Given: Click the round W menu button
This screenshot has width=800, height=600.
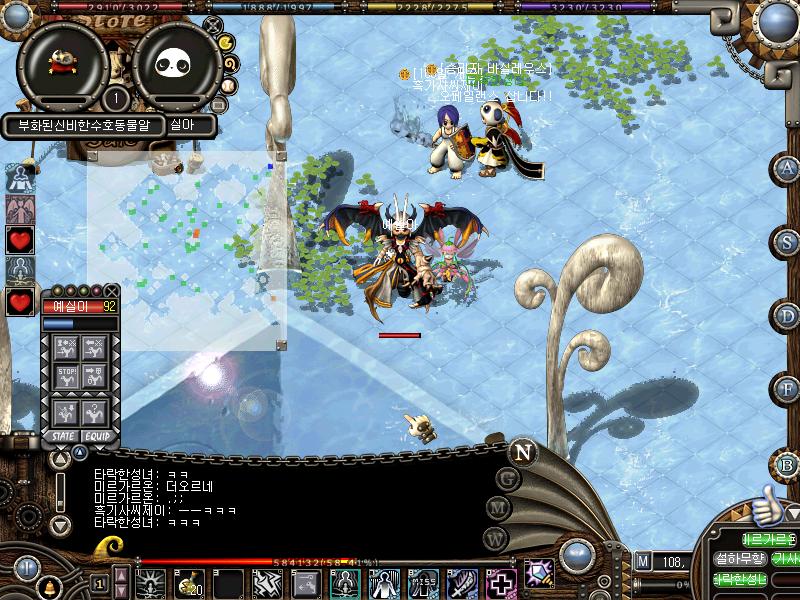Looking at the screenshot, I should (494, 537).
